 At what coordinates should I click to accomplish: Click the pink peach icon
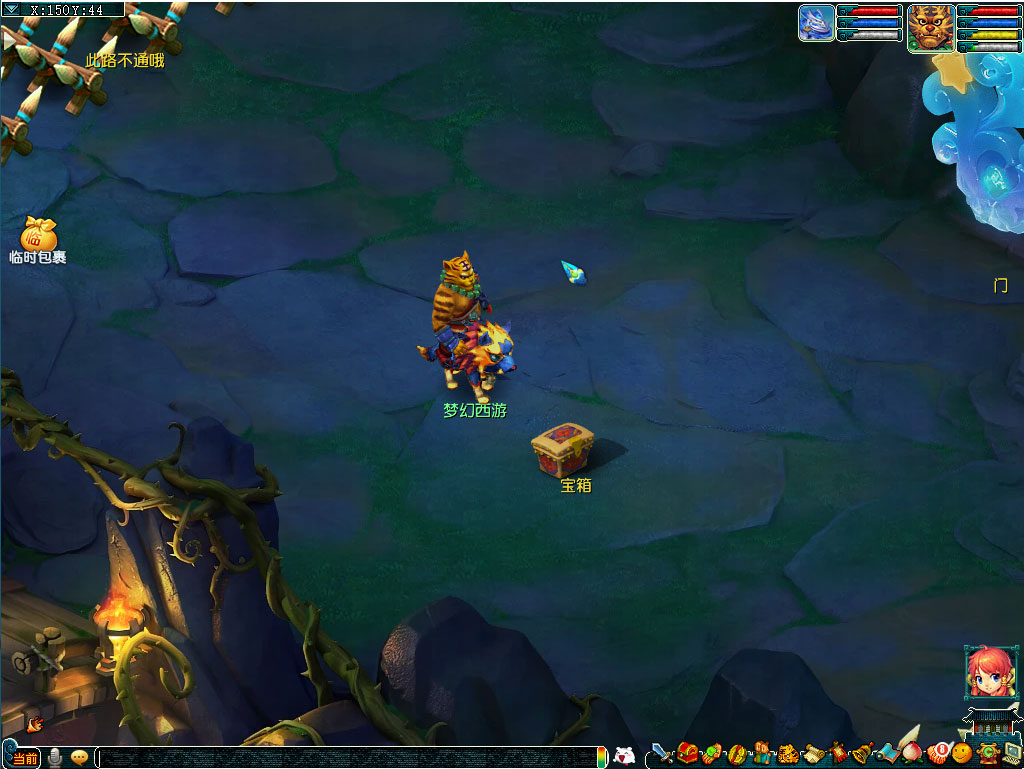tap(912, 750)
